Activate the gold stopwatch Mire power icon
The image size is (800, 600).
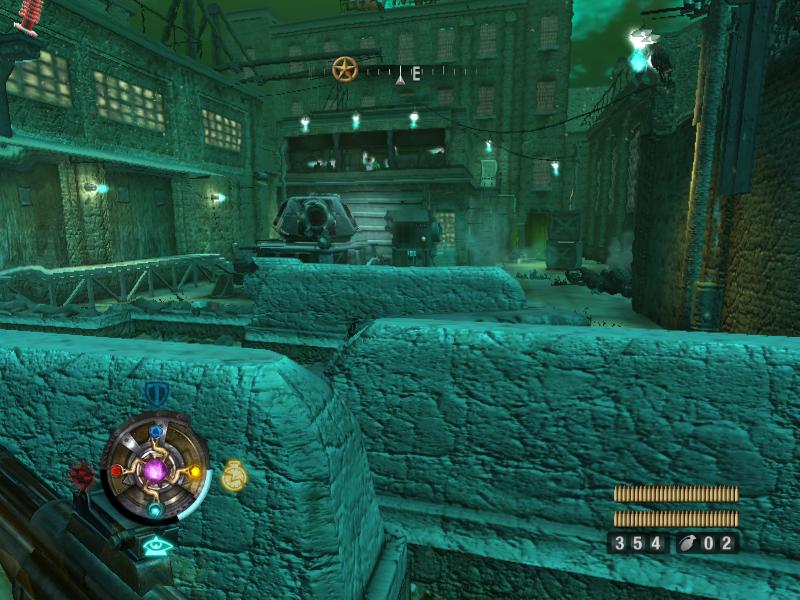point(233,476)
